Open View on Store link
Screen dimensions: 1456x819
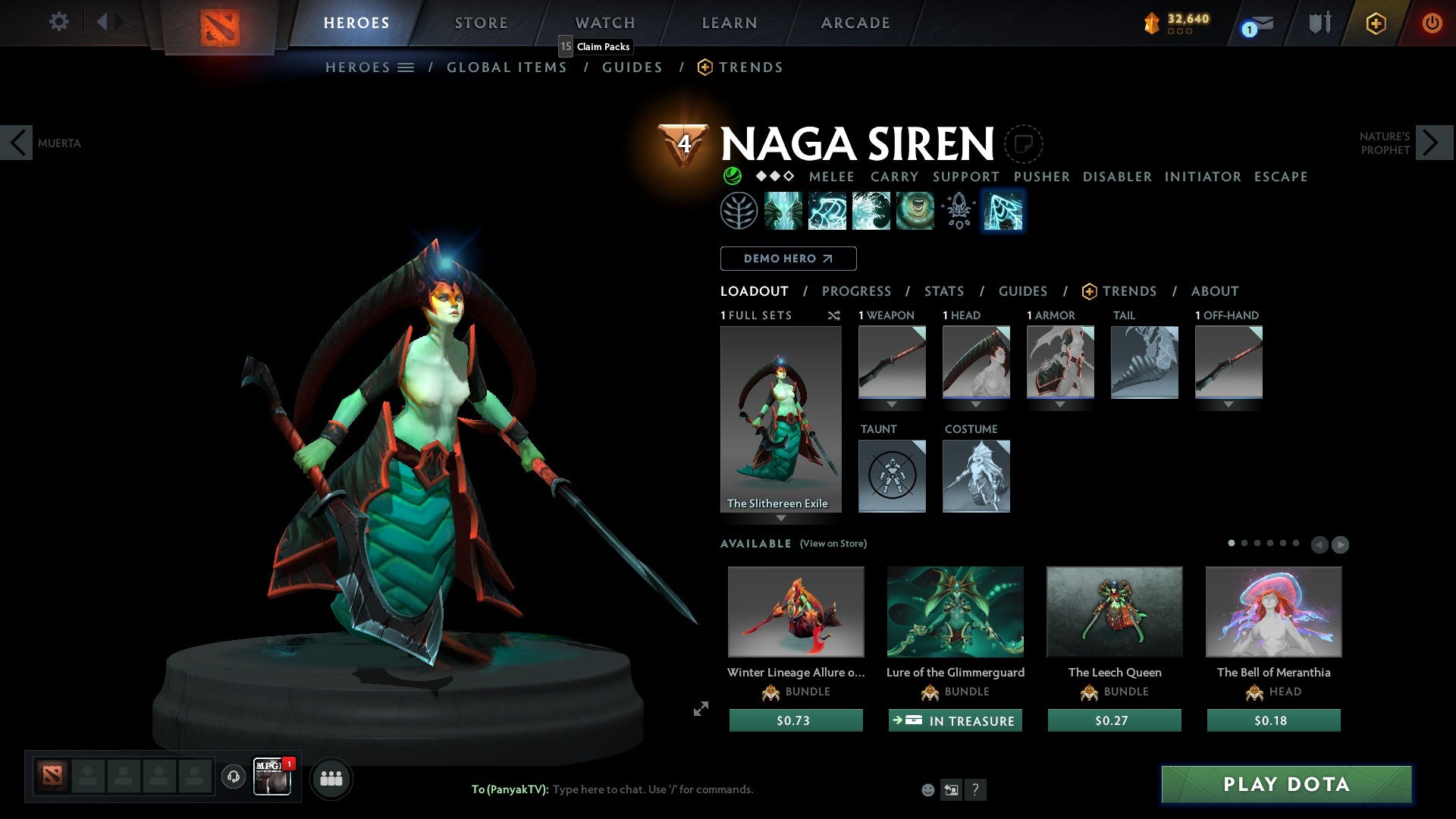(x=833, y=544)
